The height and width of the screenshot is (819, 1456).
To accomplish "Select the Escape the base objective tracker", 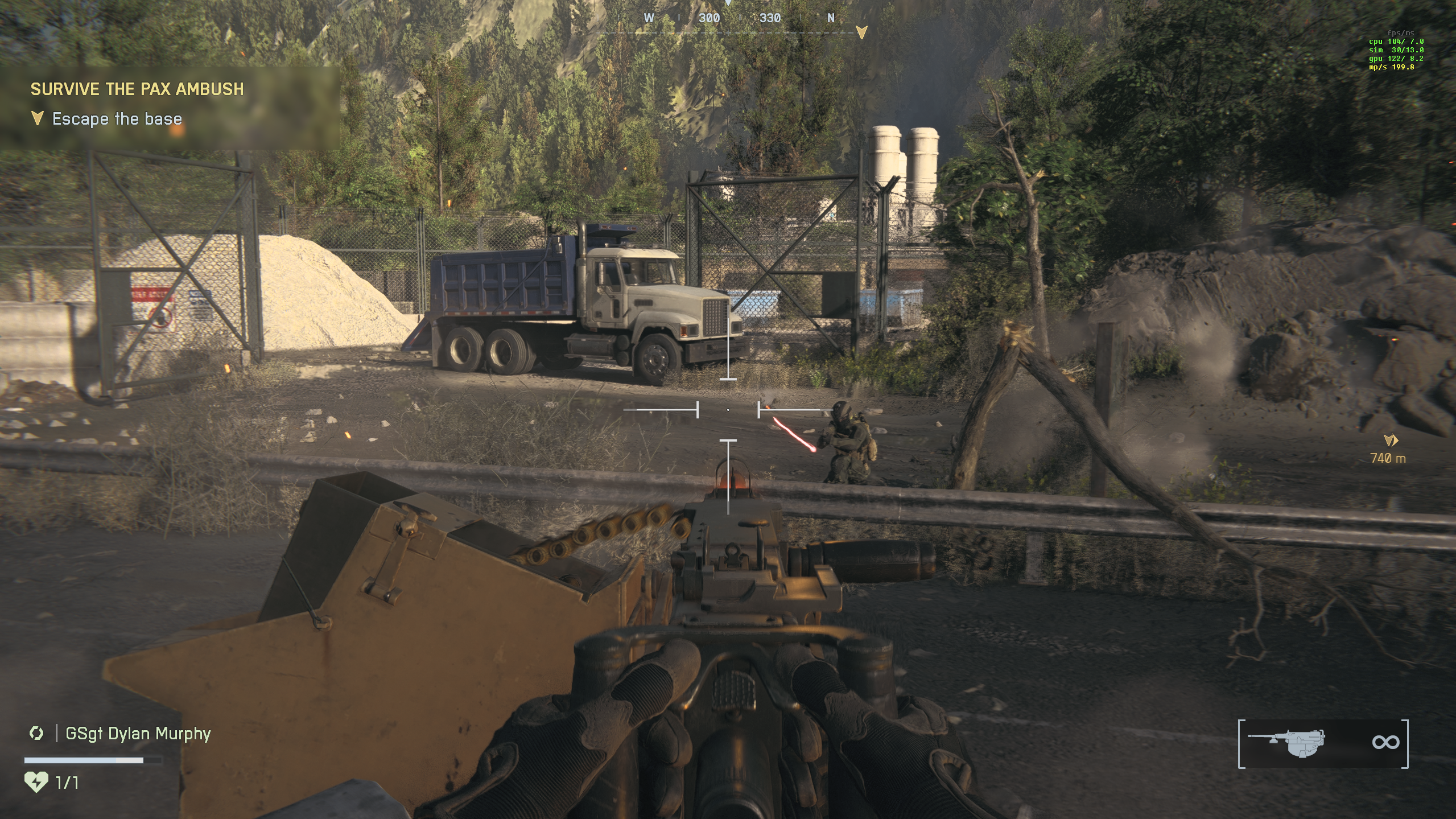I will coord(116,119).
